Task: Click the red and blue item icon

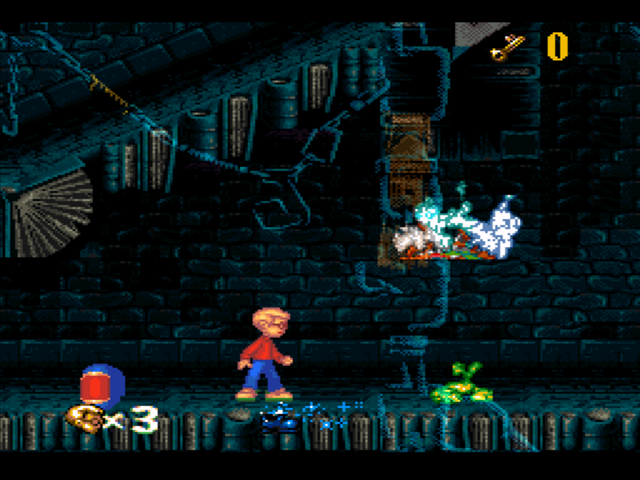Action: tap(100, 384)
